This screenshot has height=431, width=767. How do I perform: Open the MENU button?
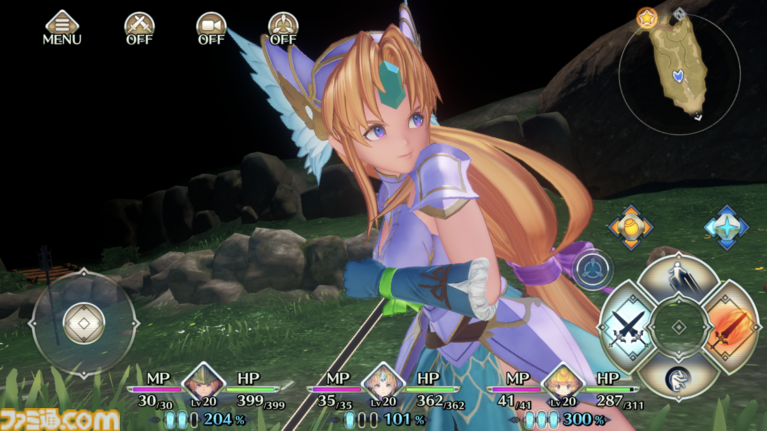point(62,26)
